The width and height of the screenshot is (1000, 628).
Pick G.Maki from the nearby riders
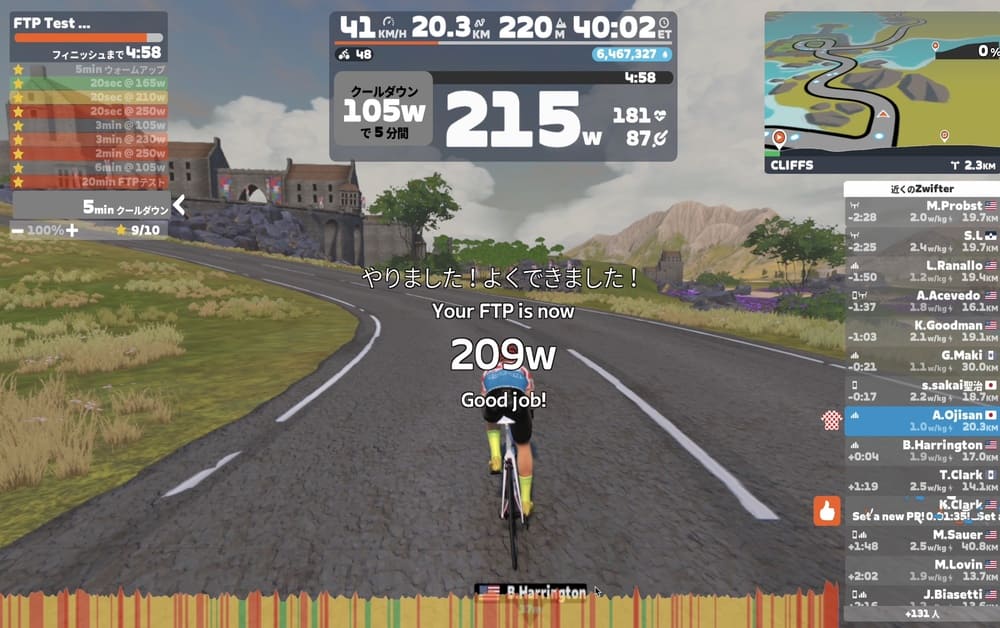click(921, 361)
